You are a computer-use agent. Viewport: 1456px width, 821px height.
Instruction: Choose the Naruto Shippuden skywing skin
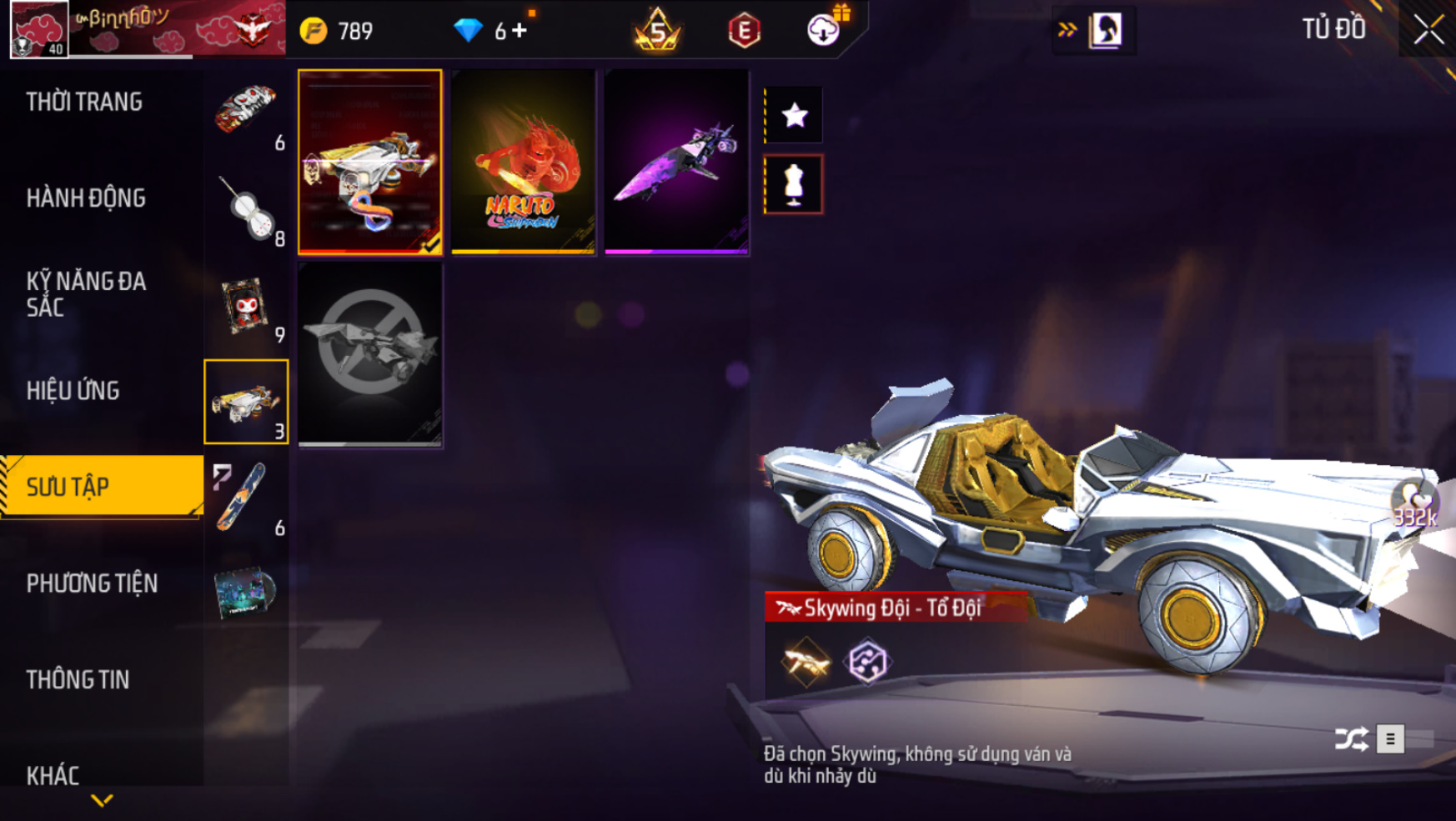(x=524, y=162)
